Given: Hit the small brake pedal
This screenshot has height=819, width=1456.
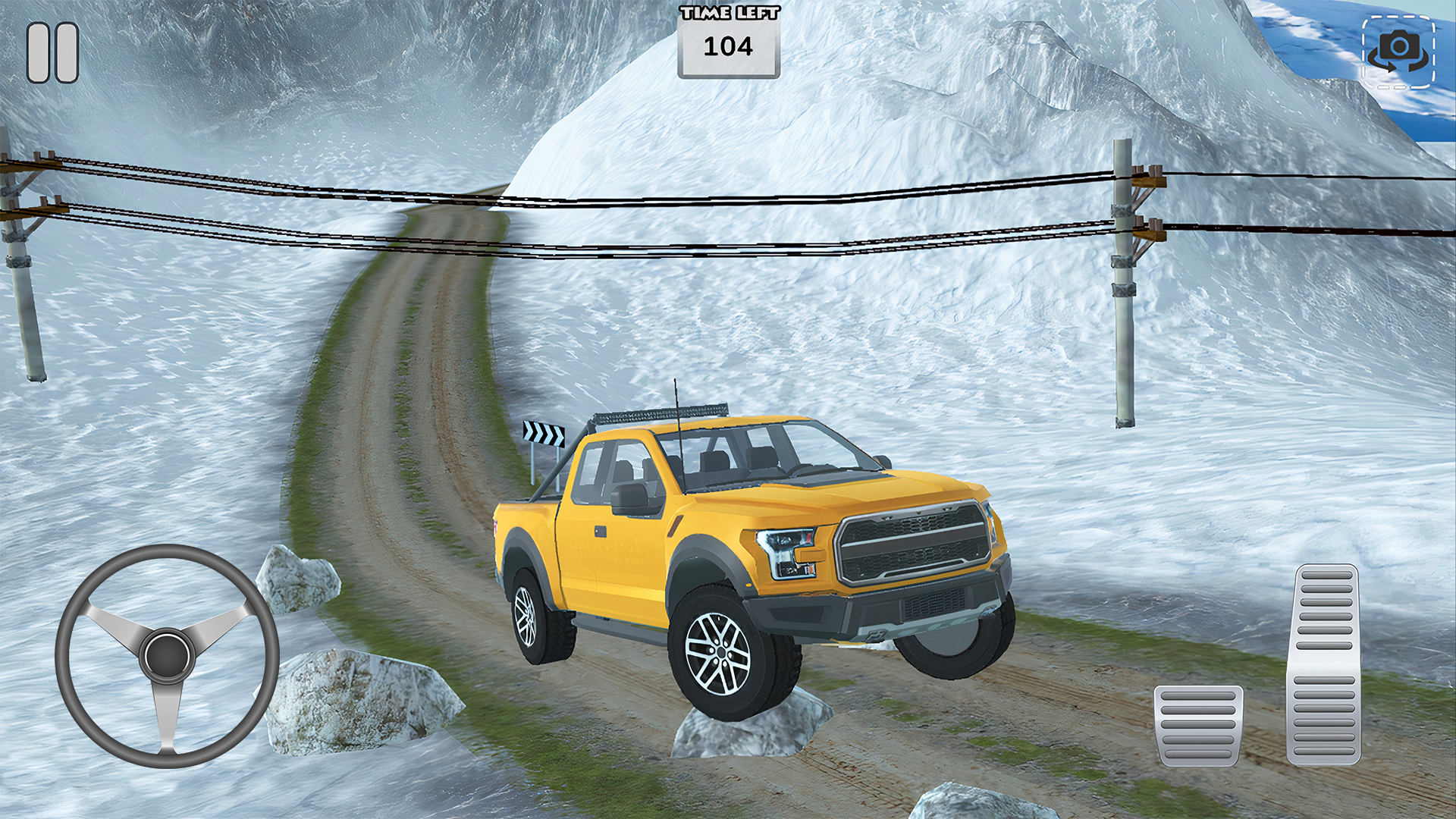Looking at the screenshot, I should (x=1197, y=725).
